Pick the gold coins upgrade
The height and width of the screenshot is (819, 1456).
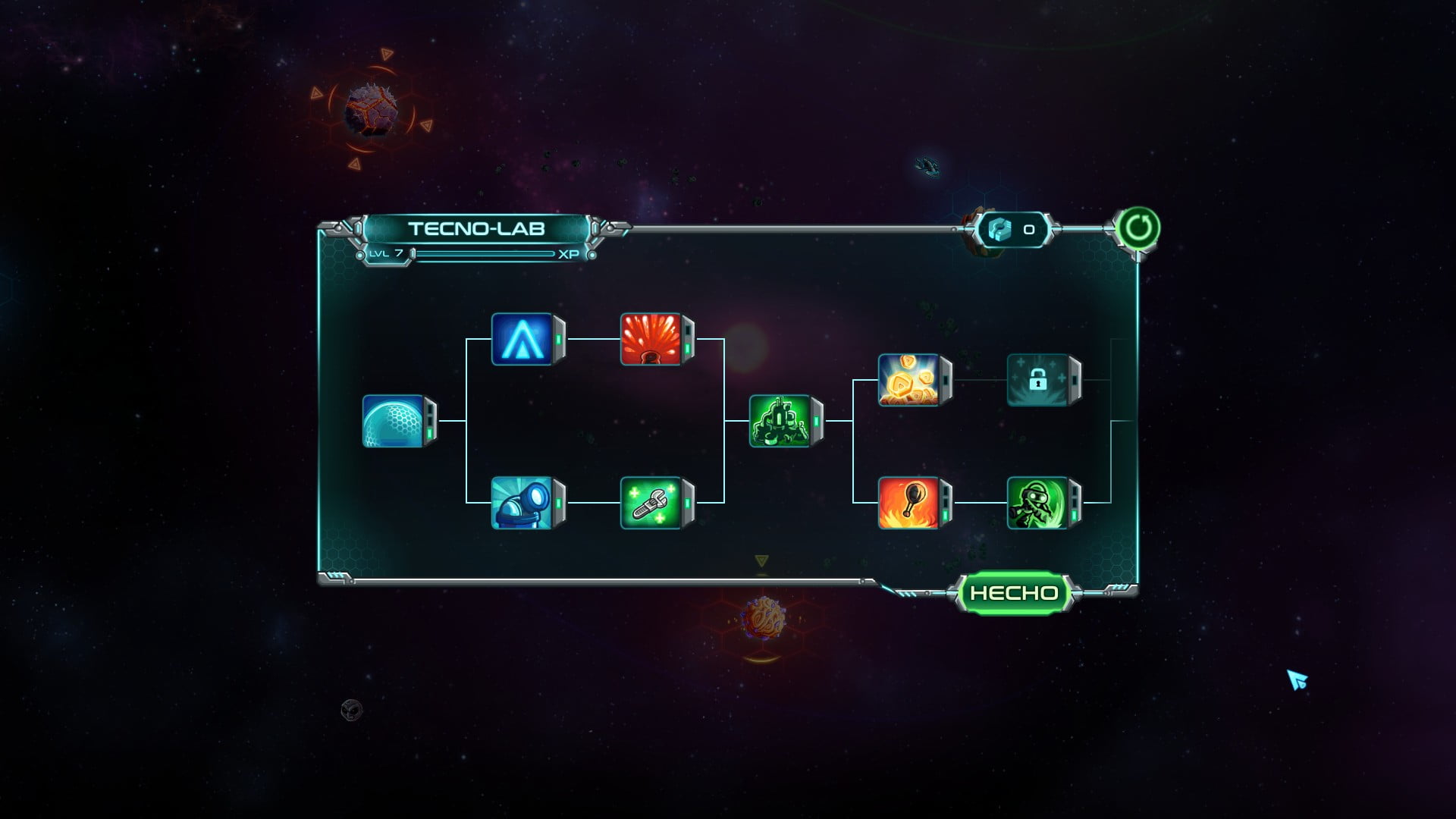(909, 380)
